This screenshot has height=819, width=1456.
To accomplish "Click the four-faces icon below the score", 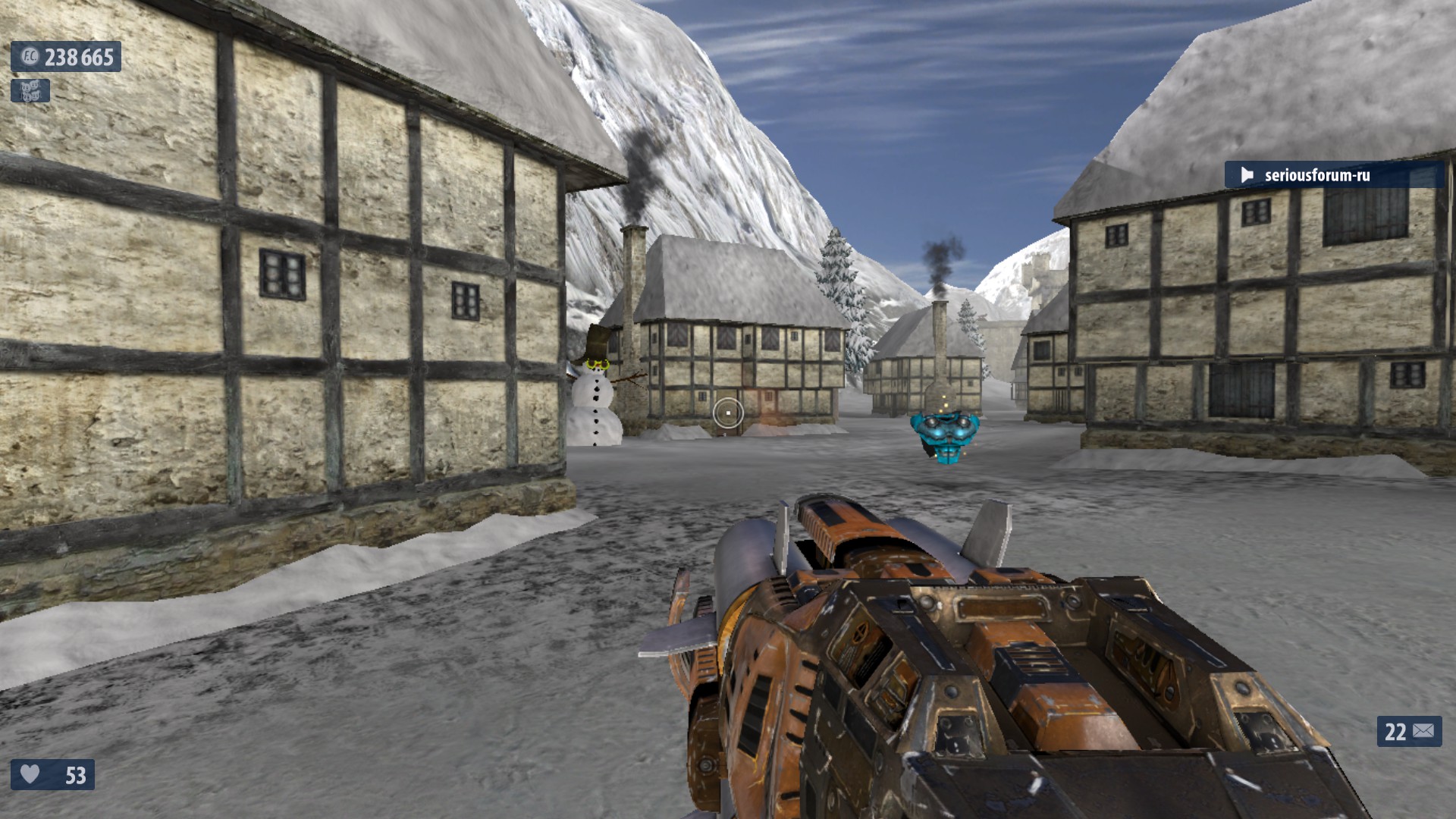I will [30, 91].
